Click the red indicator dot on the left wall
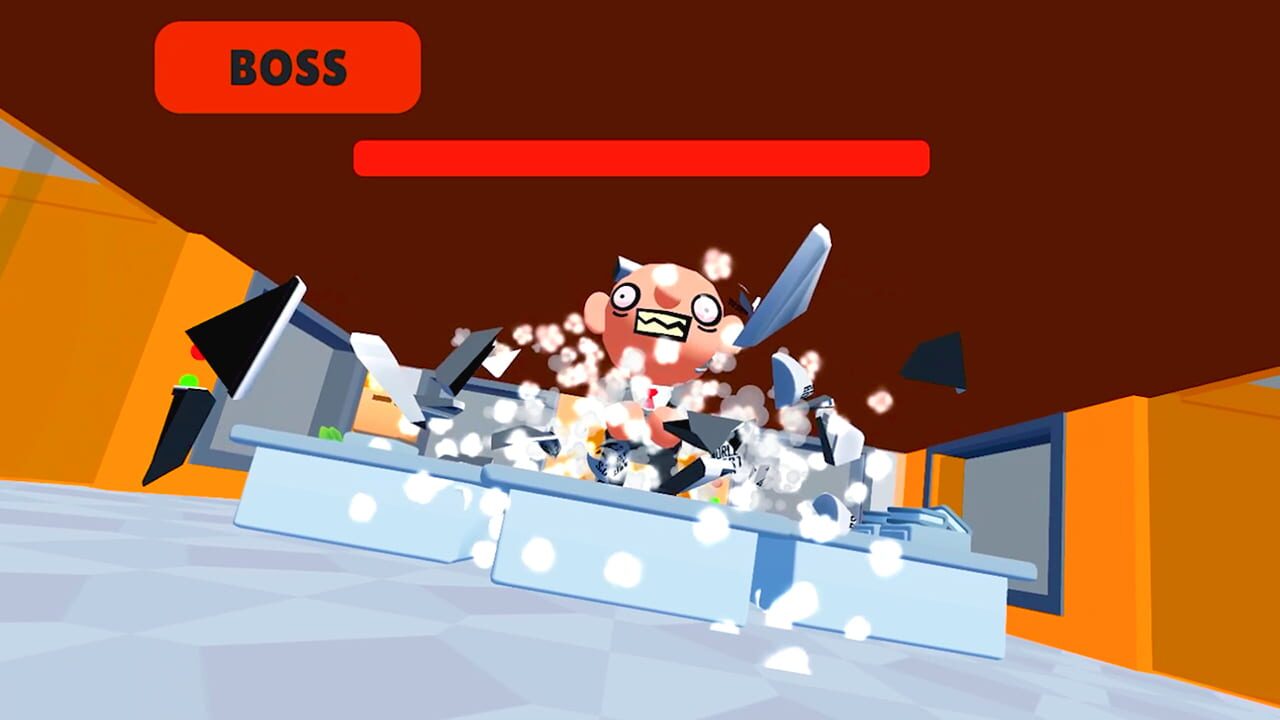This screenshot has width=1280, height=720. click(x=195, y=350)
